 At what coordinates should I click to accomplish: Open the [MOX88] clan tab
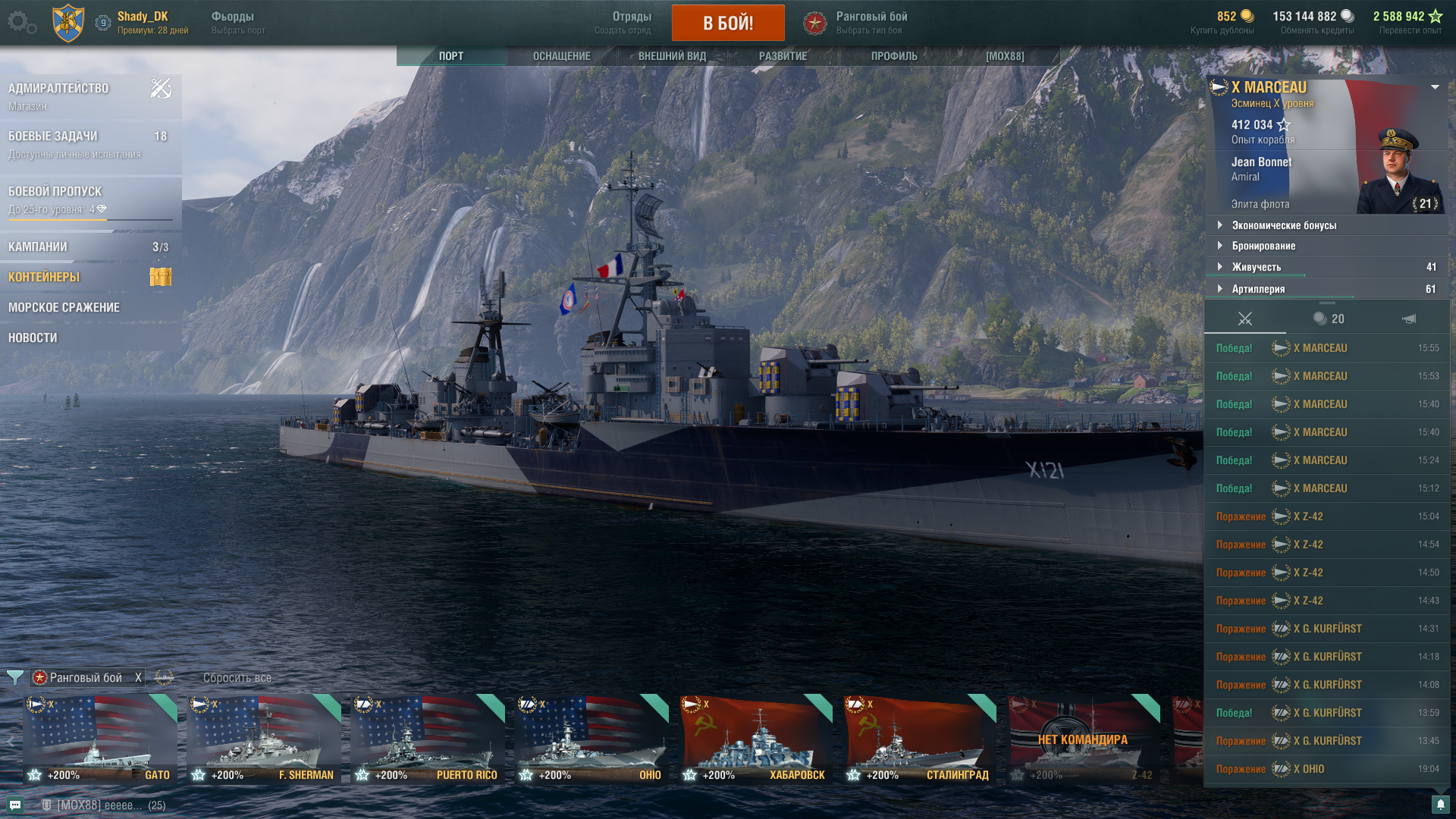[x=1005, y=56]
